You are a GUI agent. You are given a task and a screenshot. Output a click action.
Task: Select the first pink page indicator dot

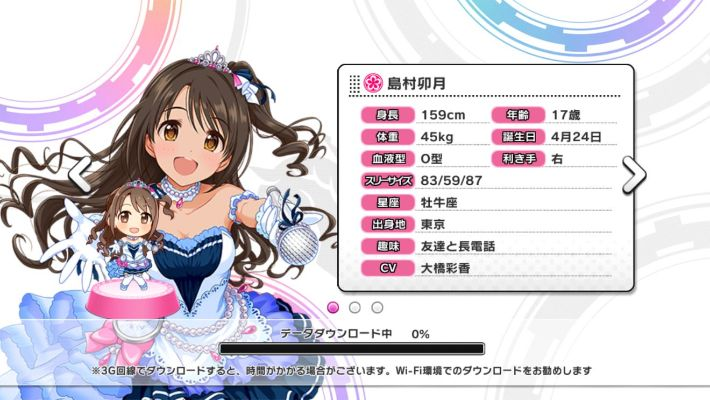[334, 306]
